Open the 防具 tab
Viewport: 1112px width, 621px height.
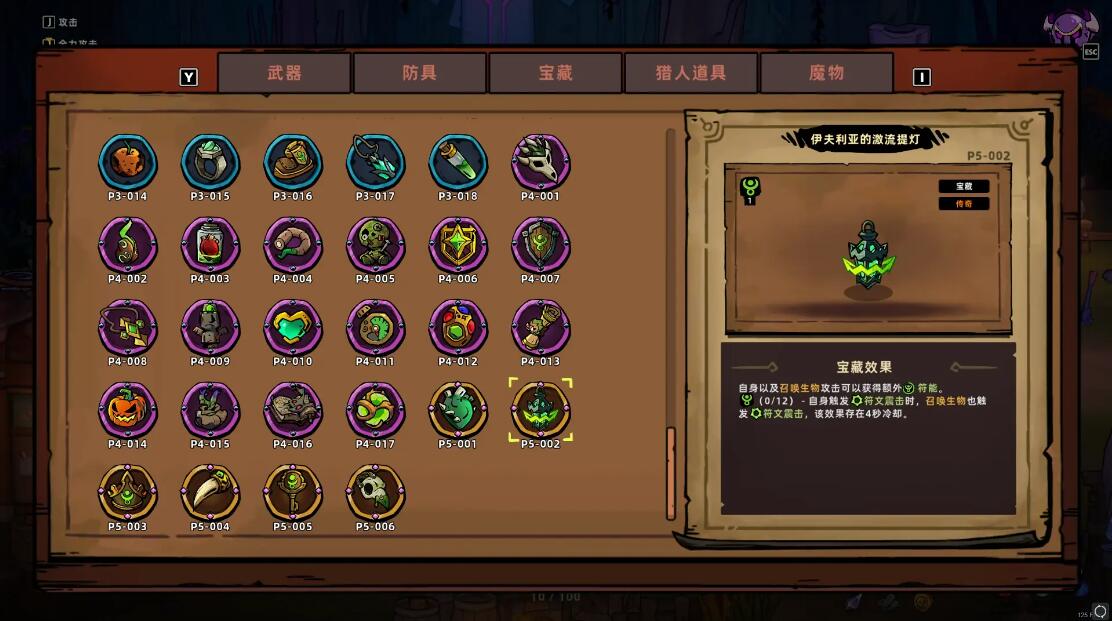point(419,73)
